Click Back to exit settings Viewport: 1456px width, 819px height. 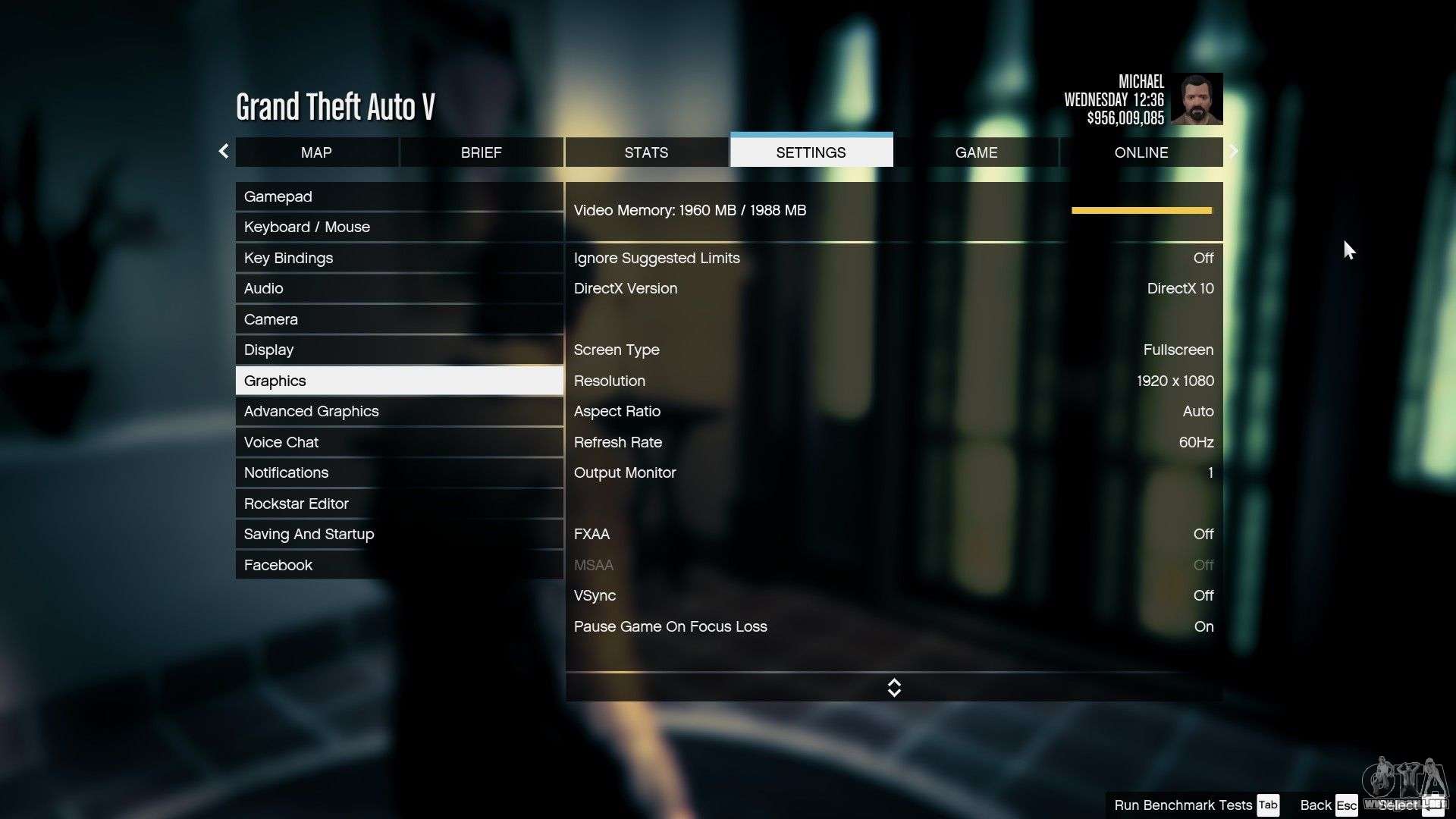(1314, 805)
